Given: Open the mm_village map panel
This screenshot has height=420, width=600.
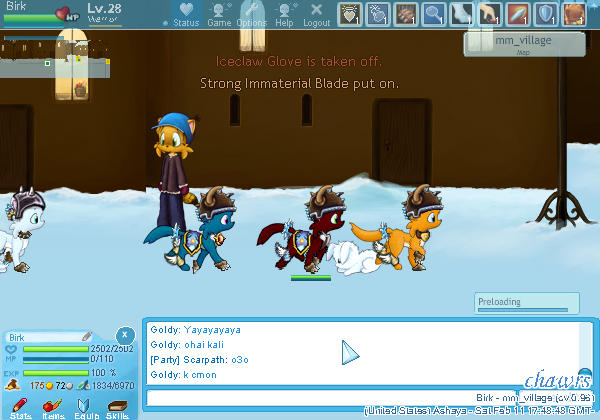Looking at the screenshot, I should click(x=523, y=43).
